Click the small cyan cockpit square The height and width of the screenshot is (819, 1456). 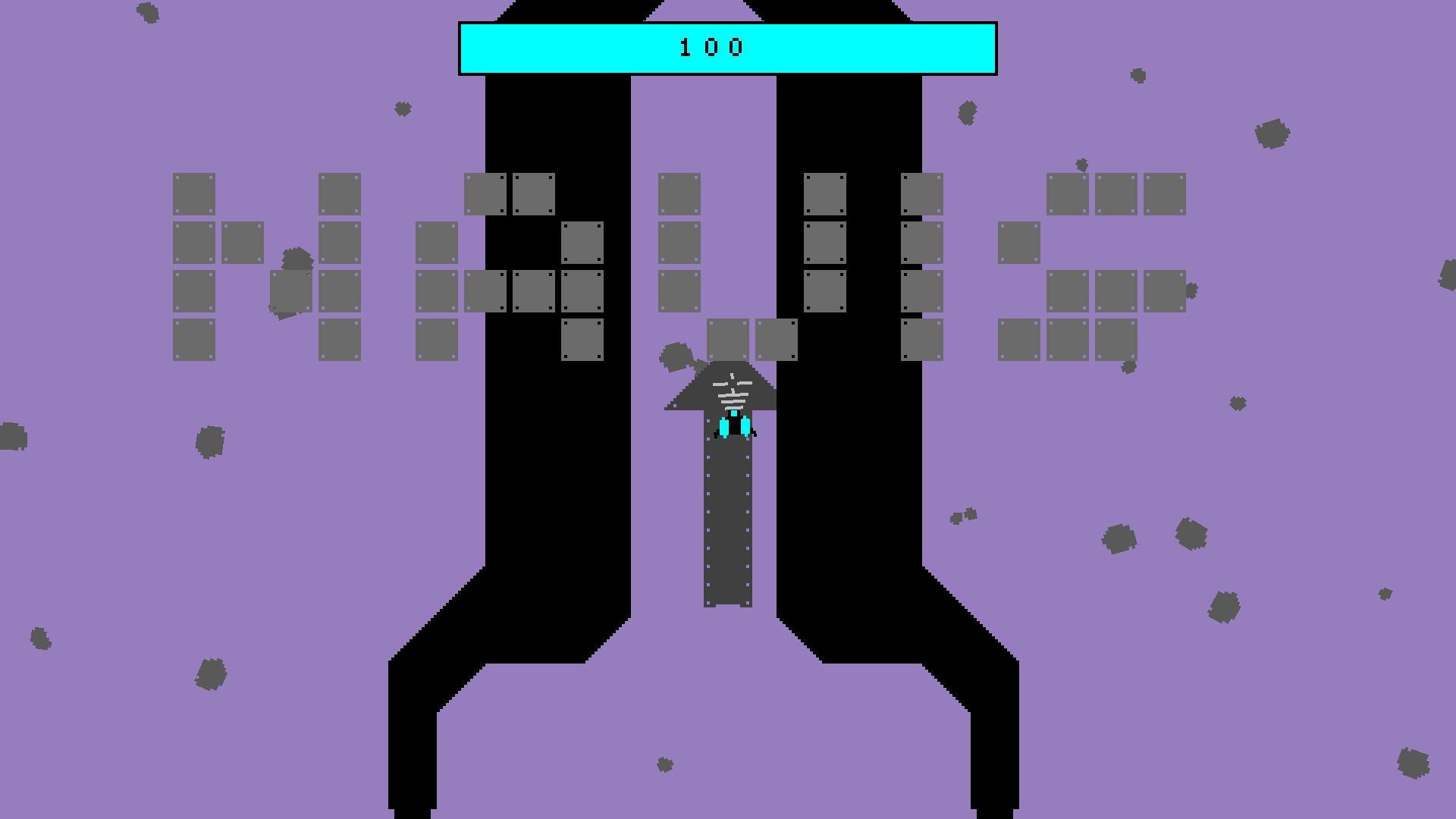coord(733,412)
